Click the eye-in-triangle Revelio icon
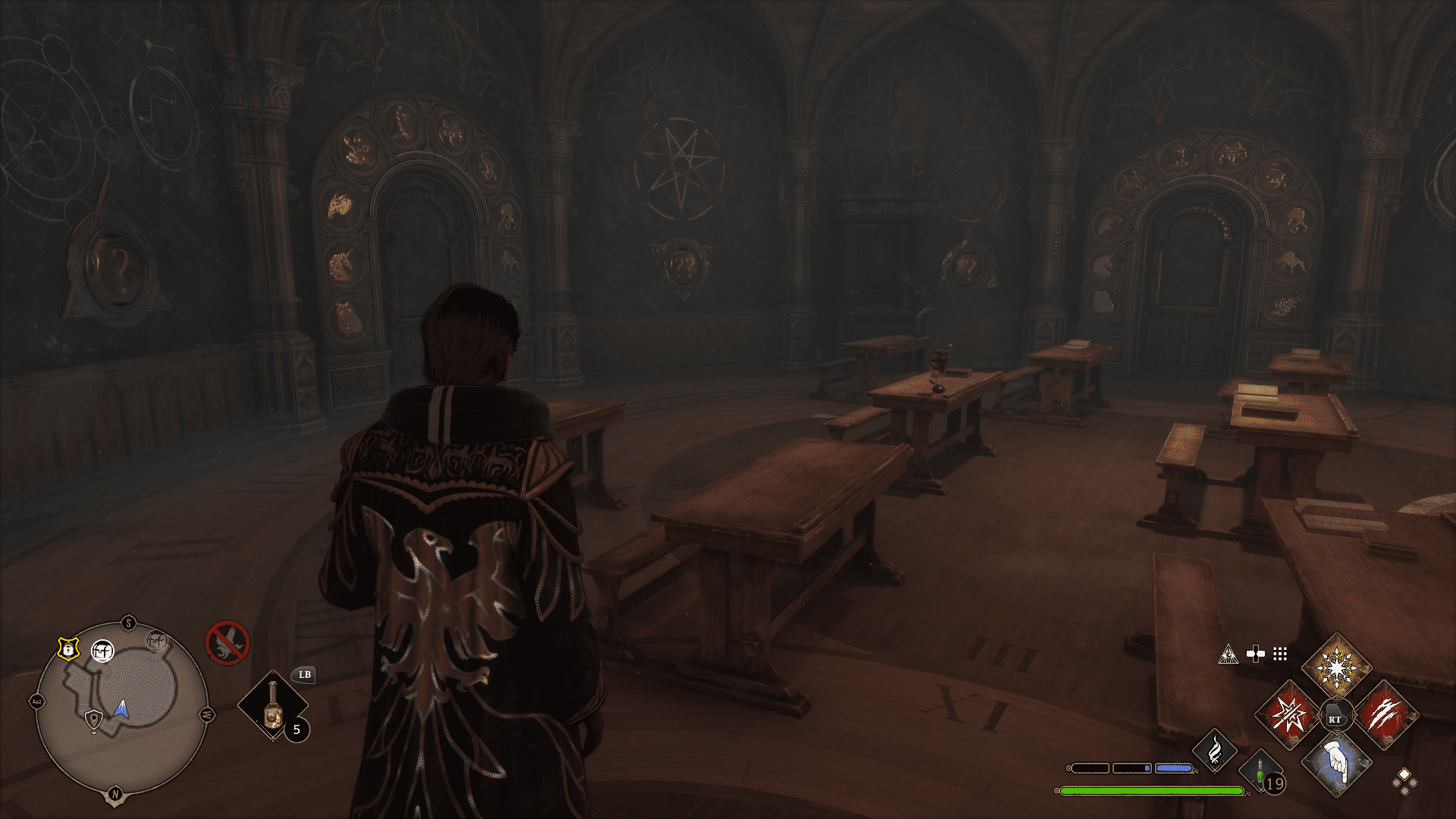 [x=1228, y=654]
